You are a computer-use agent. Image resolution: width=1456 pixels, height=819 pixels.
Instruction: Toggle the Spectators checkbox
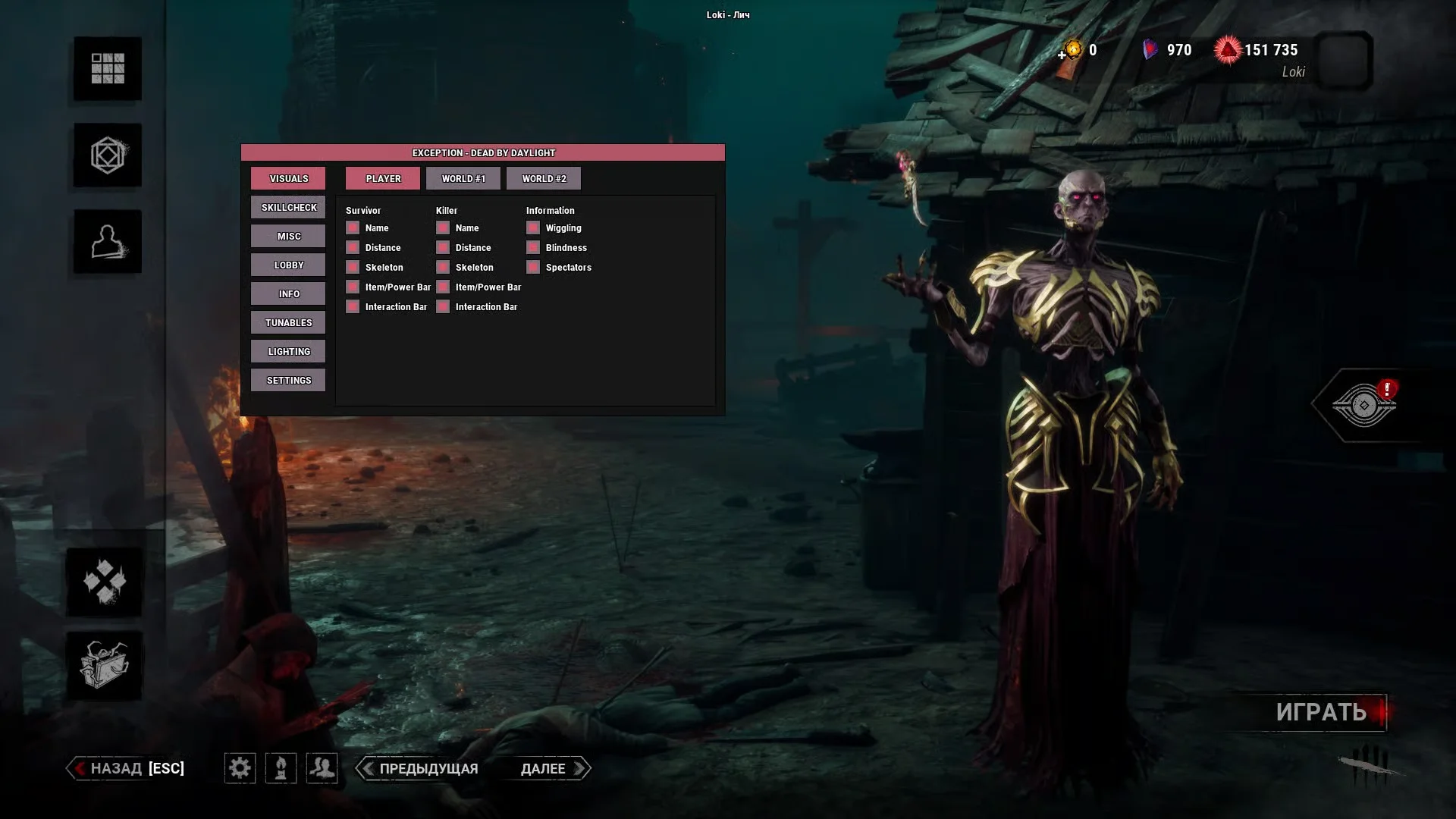pyautogui.click(x=533, y=268)
